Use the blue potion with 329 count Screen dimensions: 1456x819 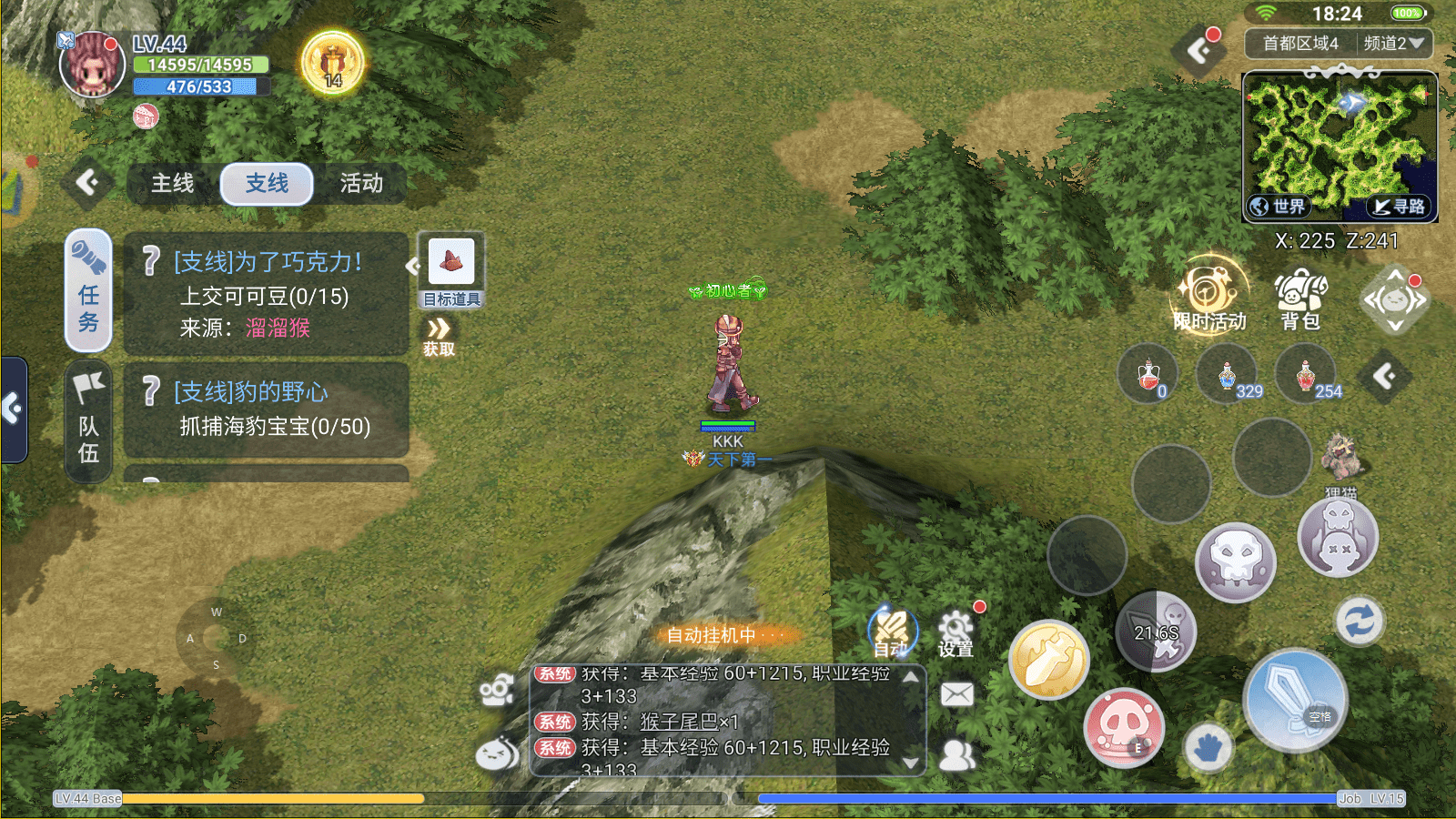pyautogui.click(x=1228, y=375)
